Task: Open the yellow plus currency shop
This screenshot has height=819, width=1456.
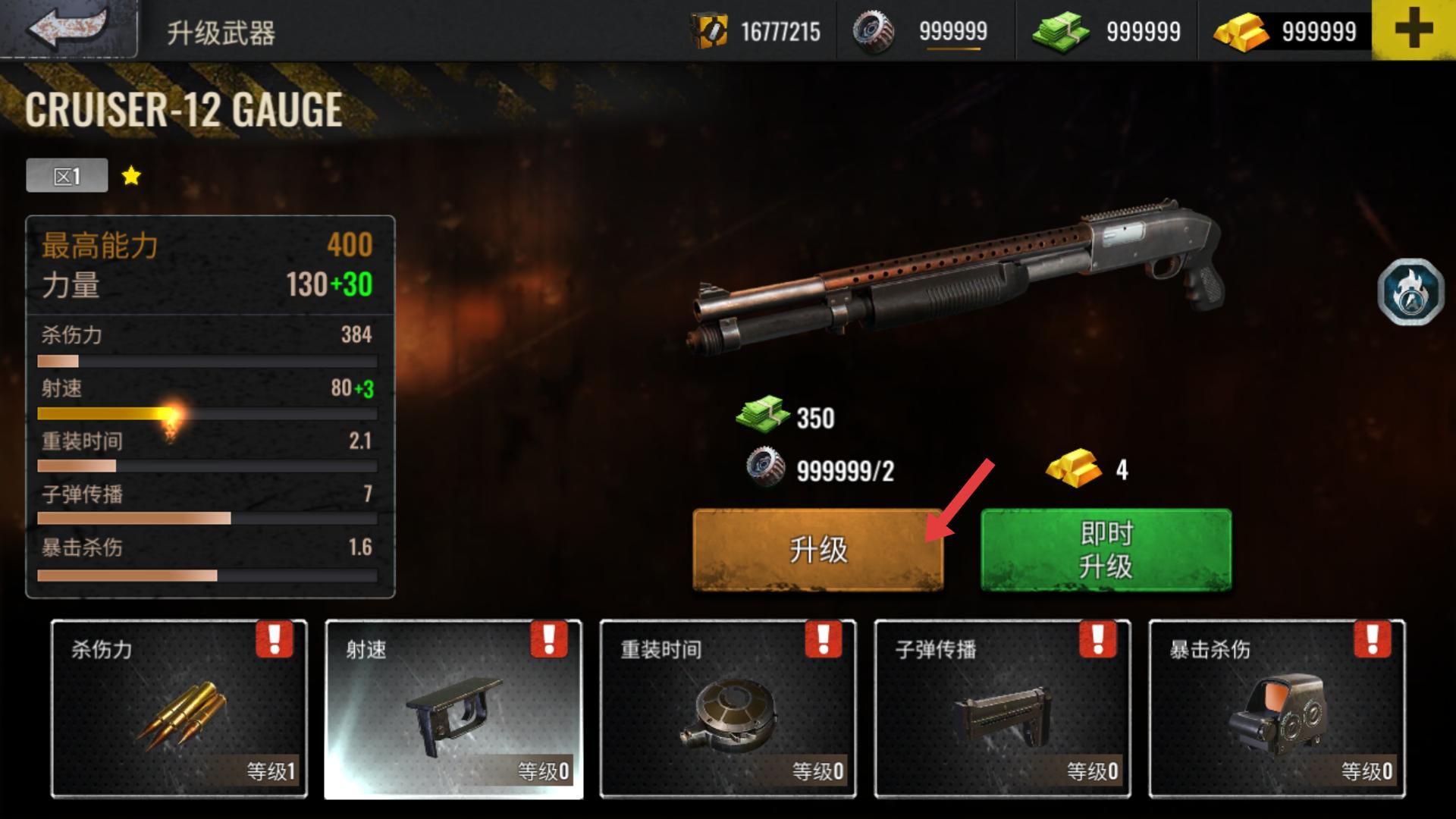Action: 1414,30
